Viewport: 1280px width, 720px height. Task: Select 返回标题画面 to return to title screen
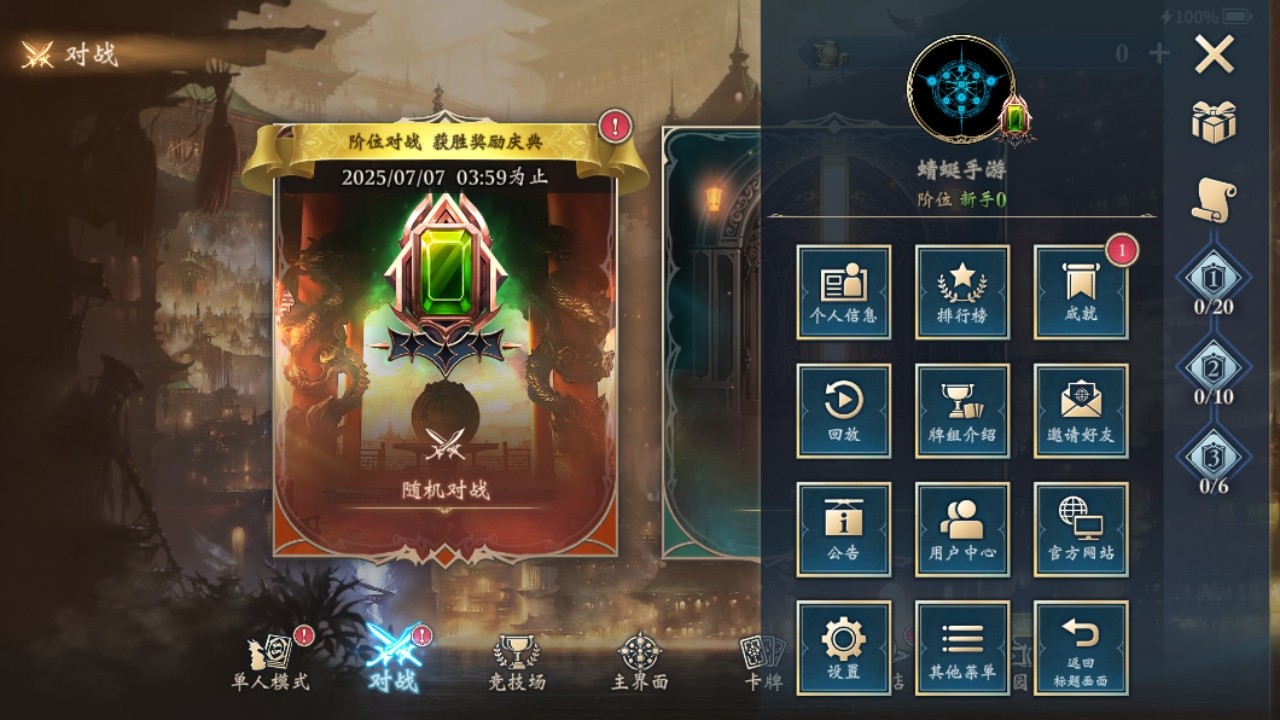point(1080,647)
